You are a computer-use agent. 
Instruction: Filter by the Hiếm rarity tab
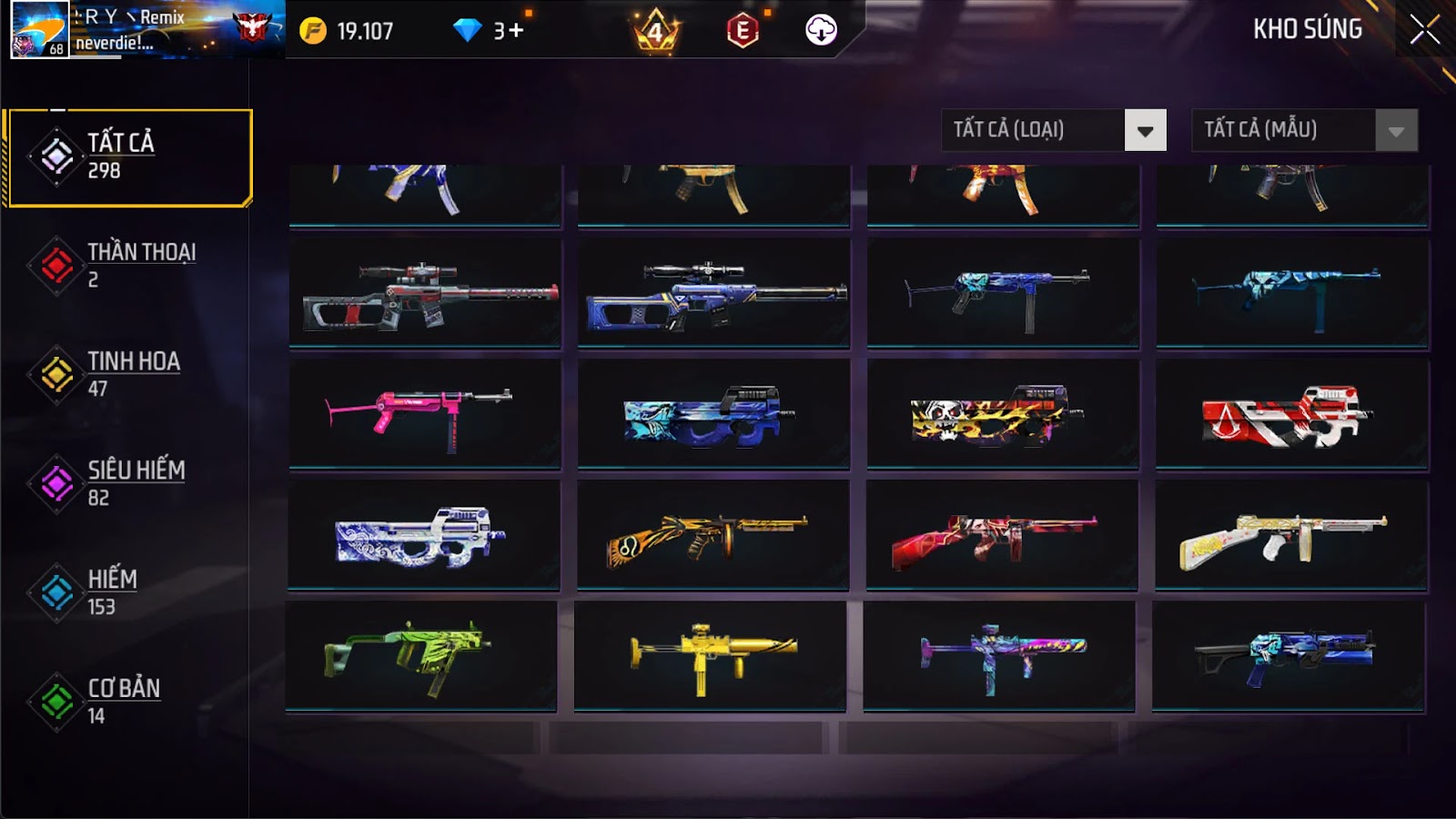click(126, 592)
